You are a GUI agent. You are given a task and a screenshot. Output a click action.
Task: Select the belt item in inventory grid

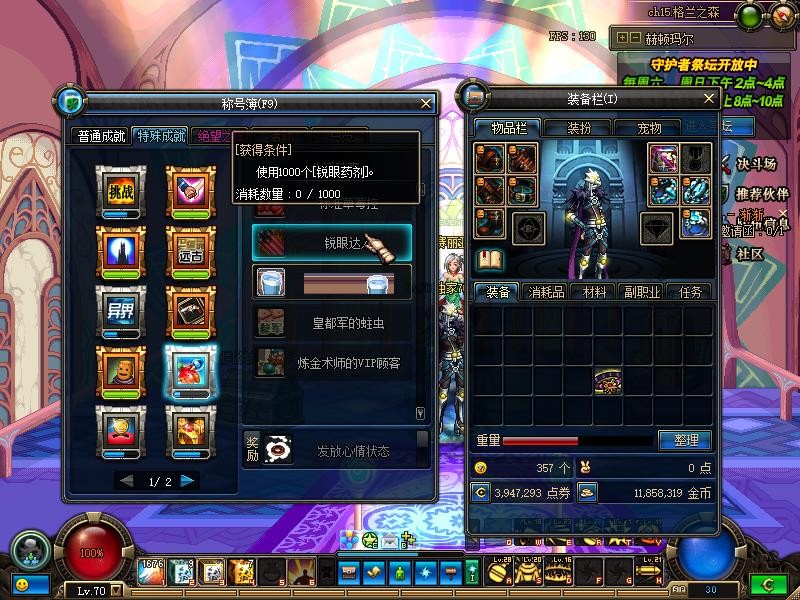[607, 380]
